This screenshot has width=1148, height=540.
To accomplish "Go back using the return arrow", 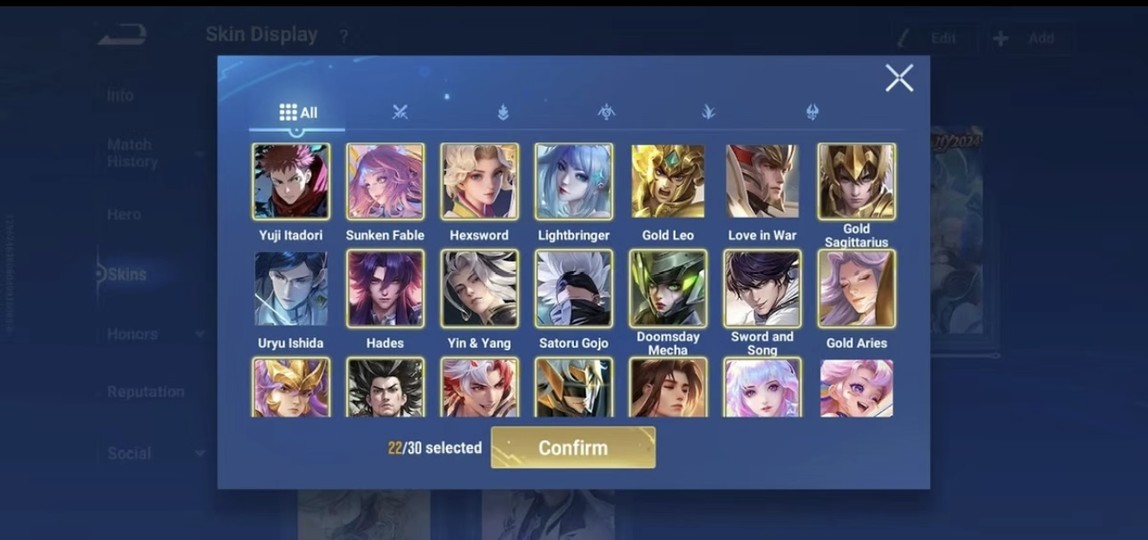I will pyautogui.click(x=122, y=36).
